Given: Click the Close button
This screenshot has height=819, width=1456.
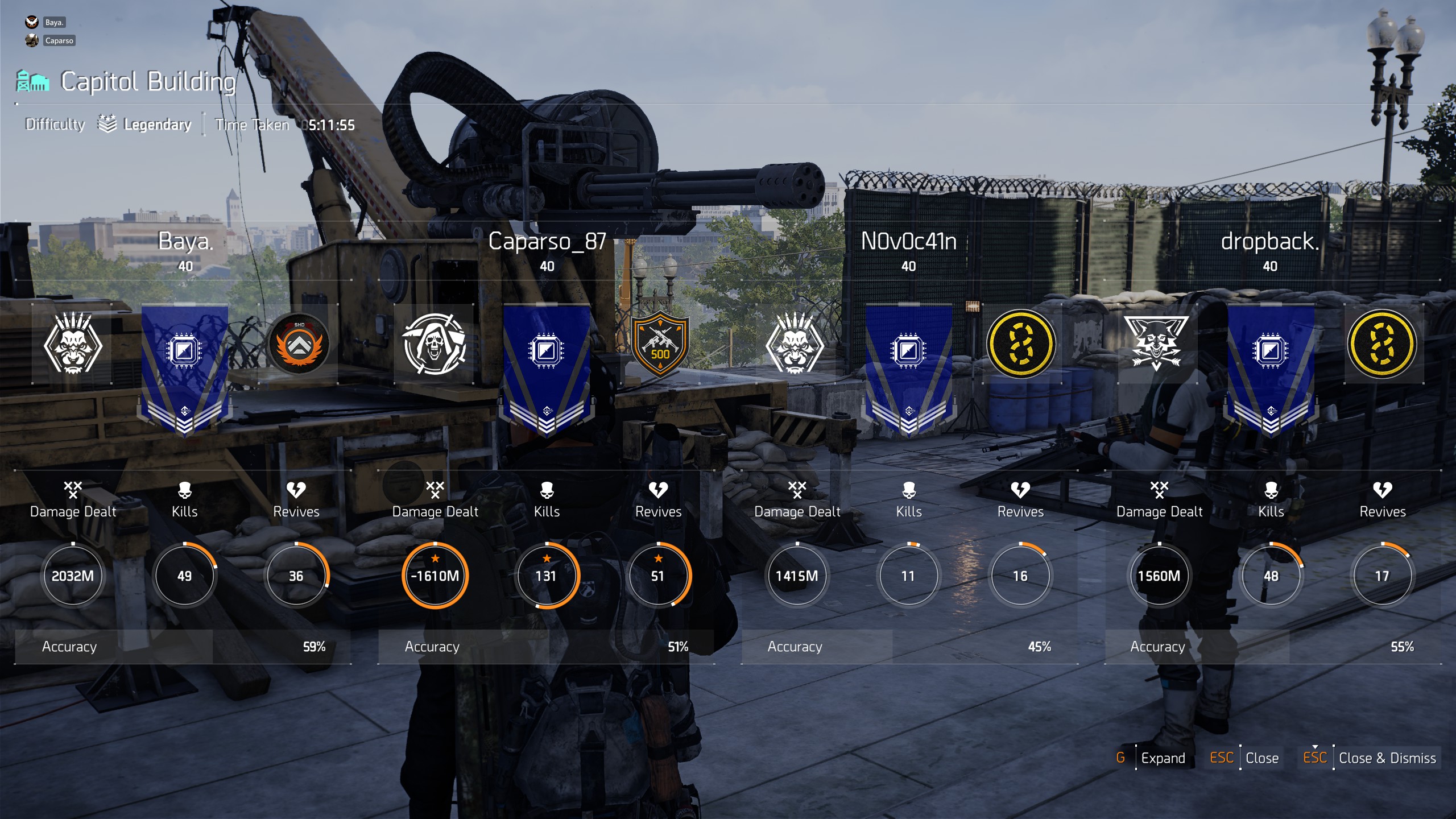Looking at the screenshot, I should coord(1262,758).
